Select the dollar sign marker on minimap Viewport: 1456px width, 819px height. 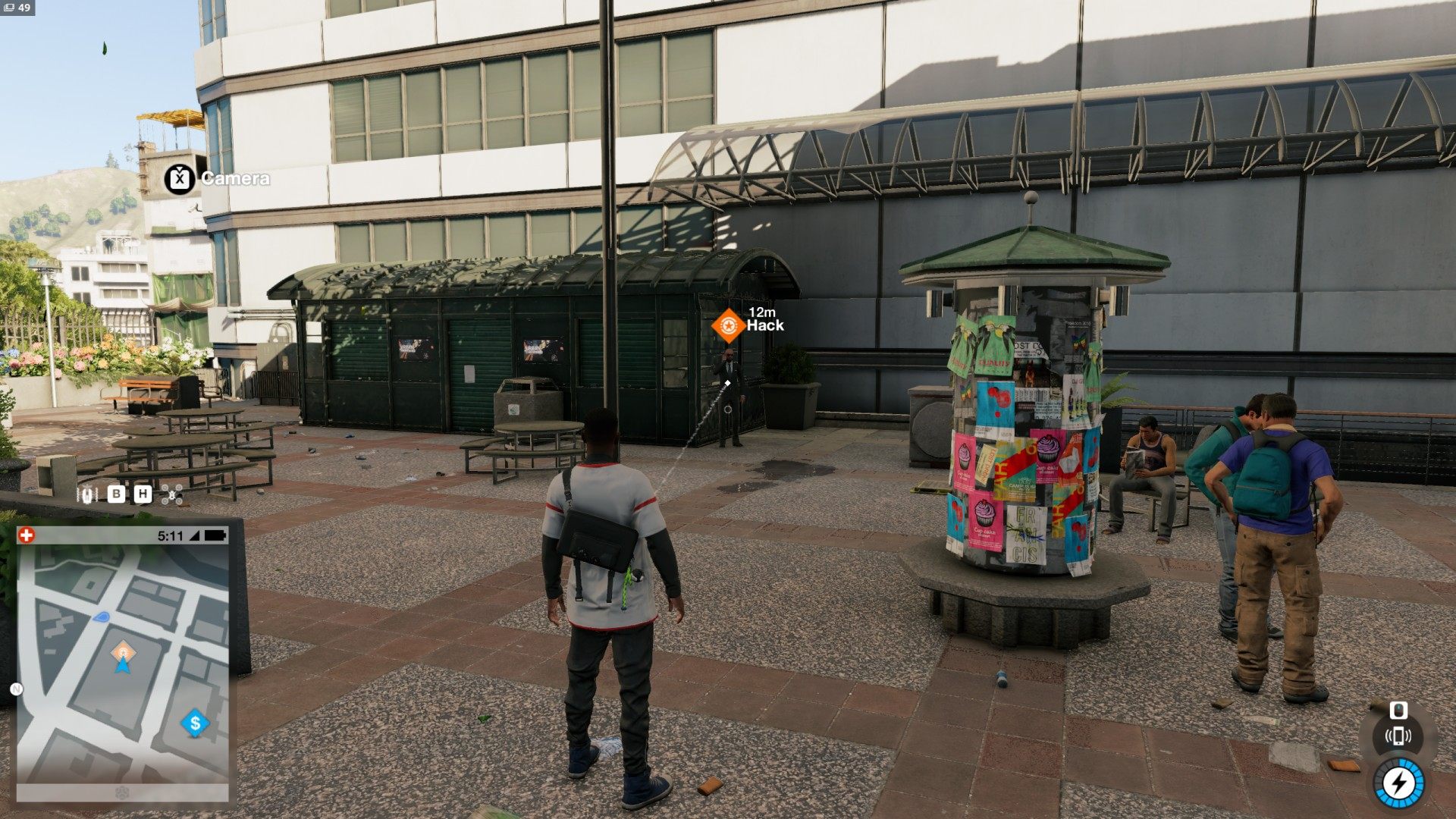pyautogui.click(x=195, y=723)
